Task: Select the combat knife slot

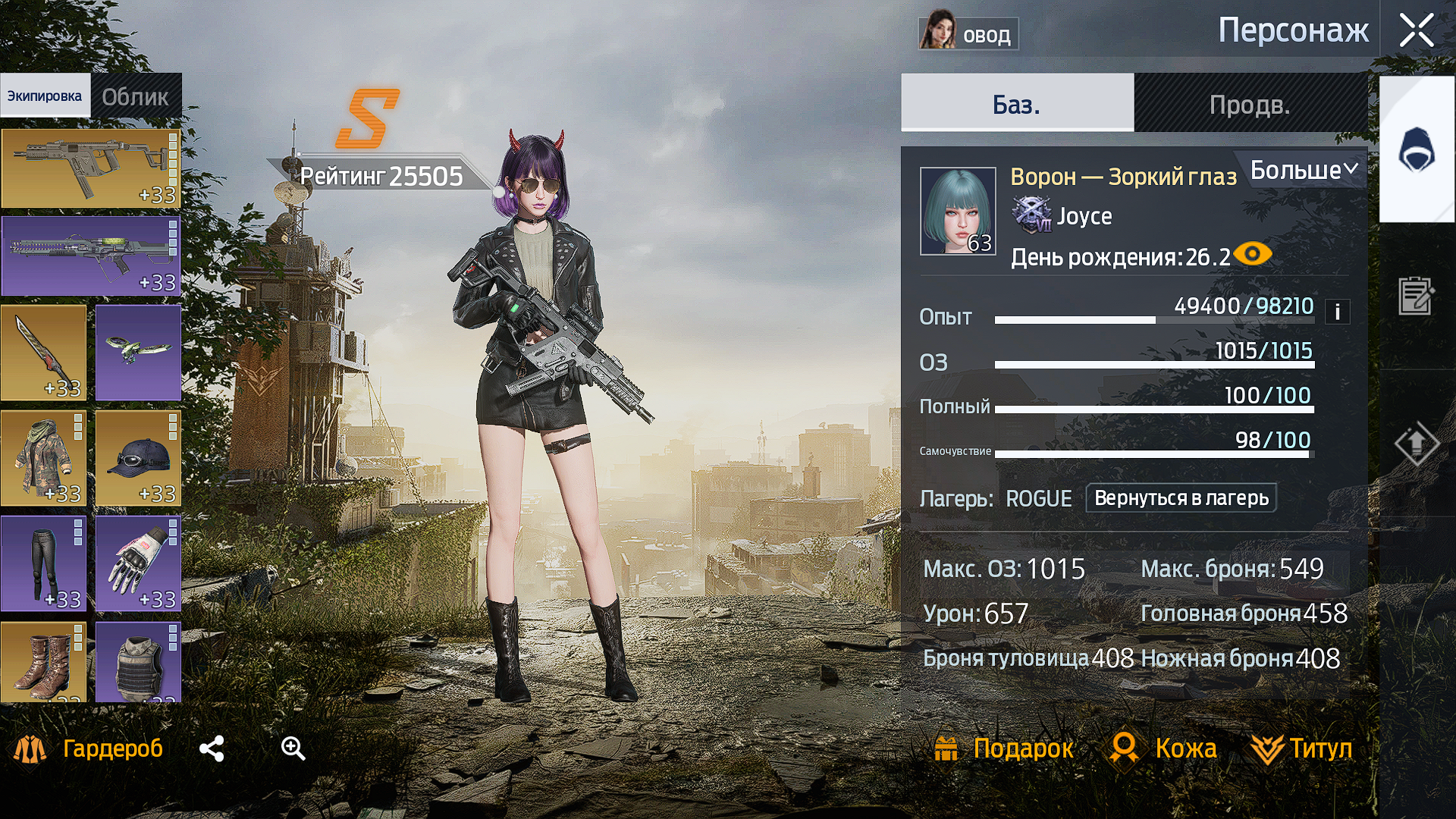Action: (x=43, y=353)
